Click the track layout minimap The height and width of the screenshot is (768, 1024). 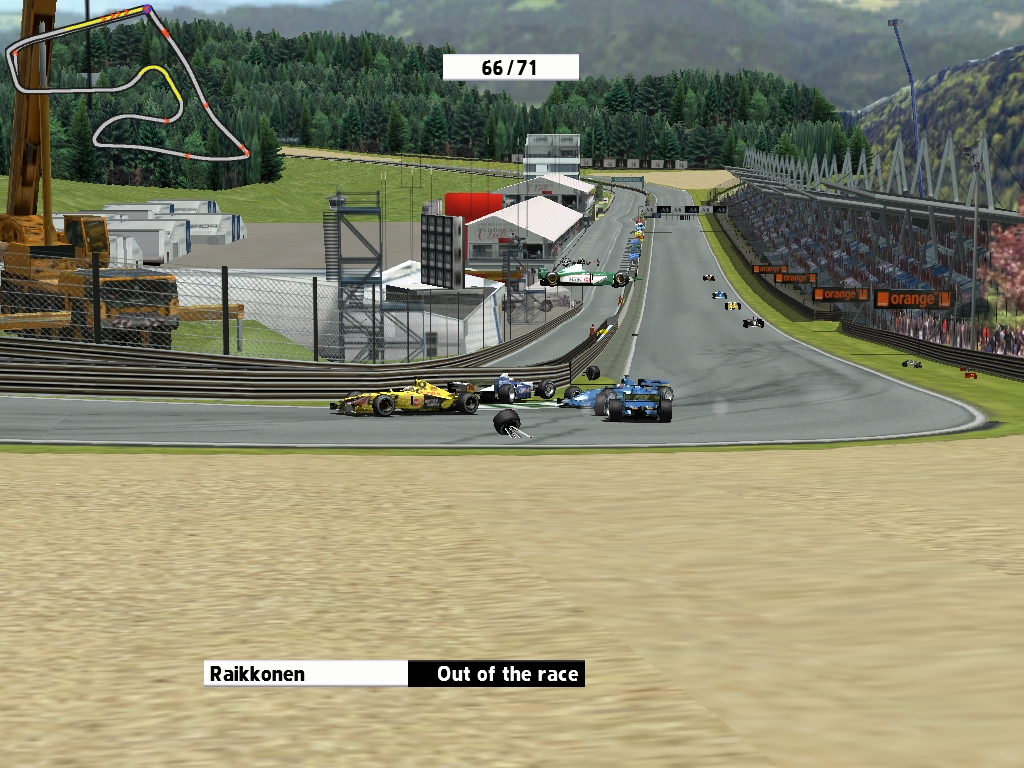[128, 84]
